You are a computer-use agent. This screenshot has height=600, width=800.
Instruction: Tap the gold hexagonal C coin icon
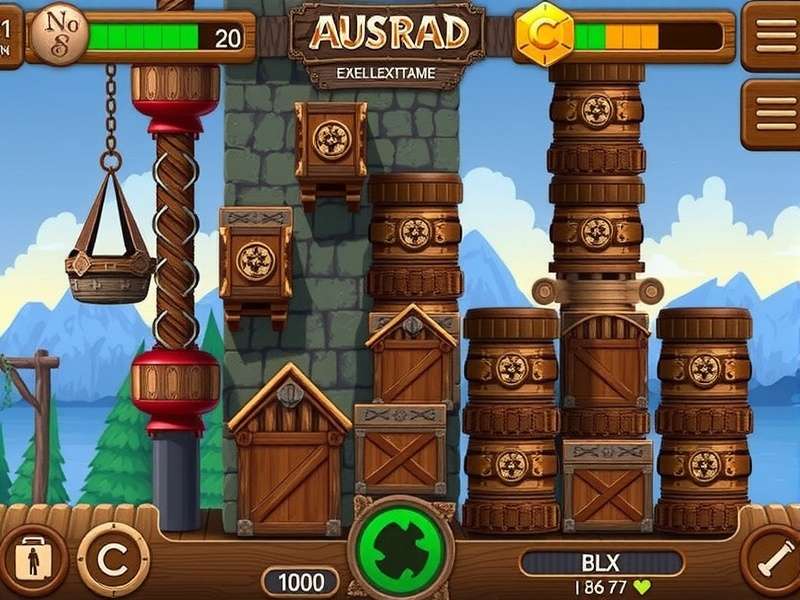pyautogui.click(x=545, y=36)
